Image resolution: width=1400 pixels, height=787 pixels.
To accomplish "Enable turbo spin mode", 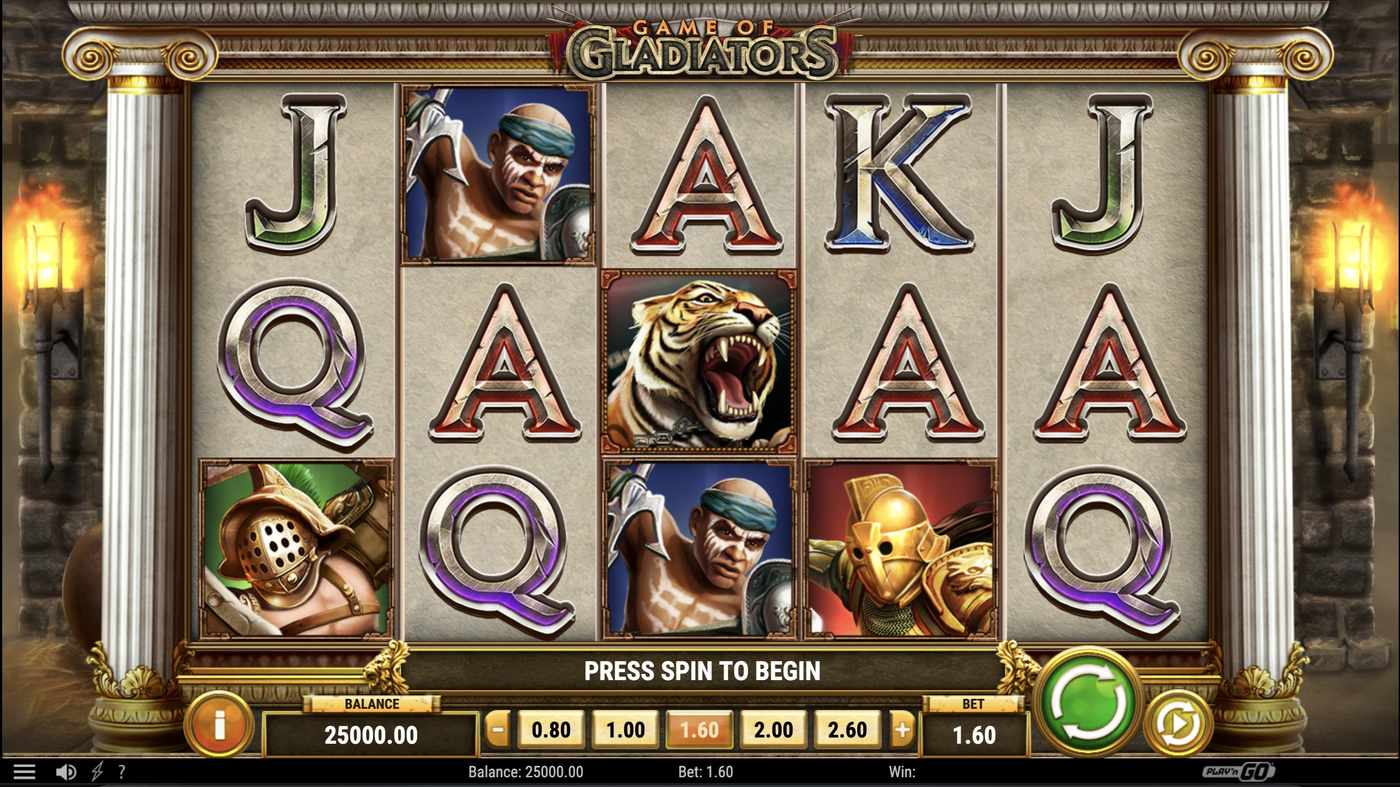I will 96,771.
